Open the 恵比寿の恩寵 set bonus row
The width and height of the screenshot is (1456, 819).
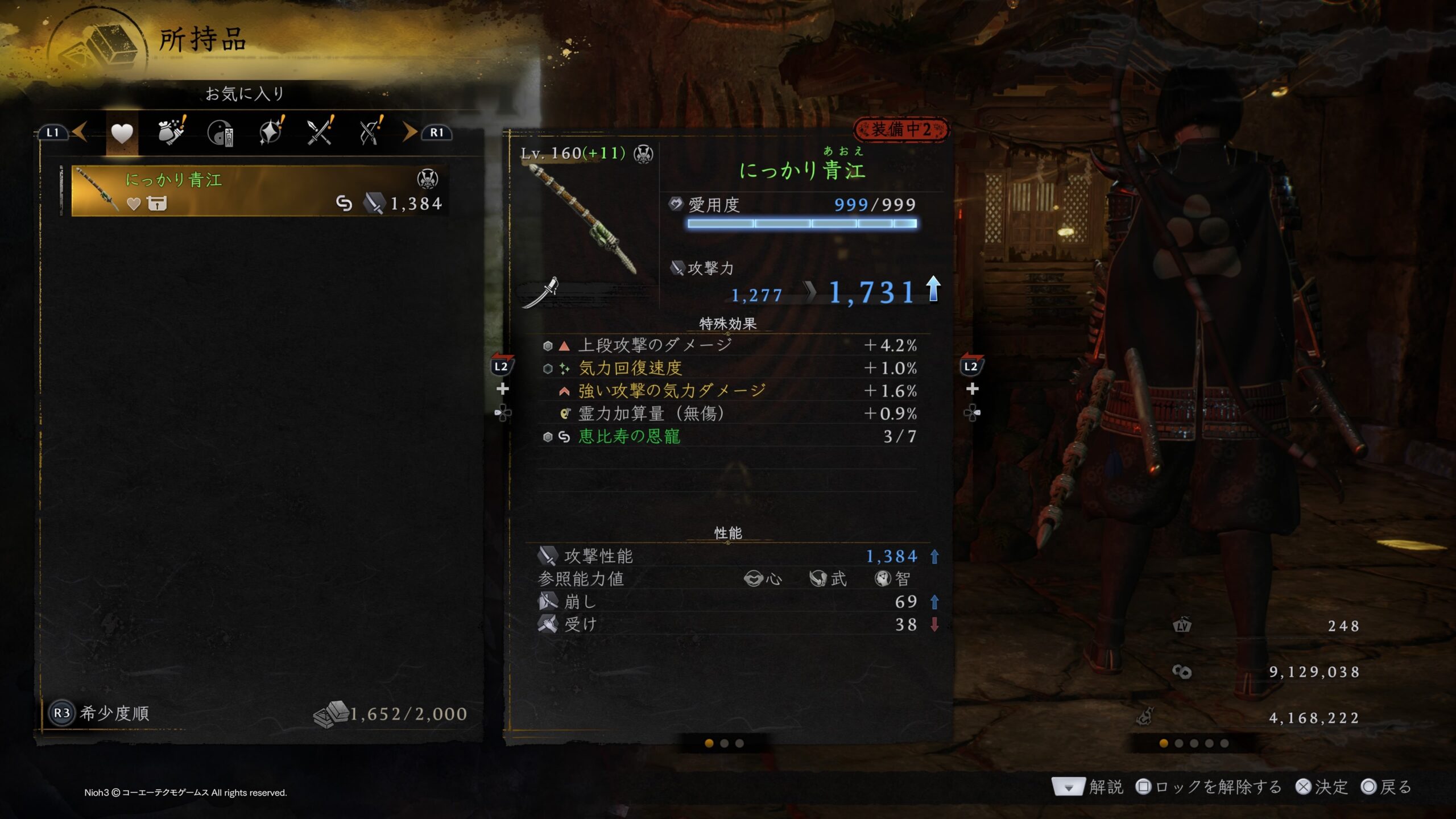coord(730,436)
